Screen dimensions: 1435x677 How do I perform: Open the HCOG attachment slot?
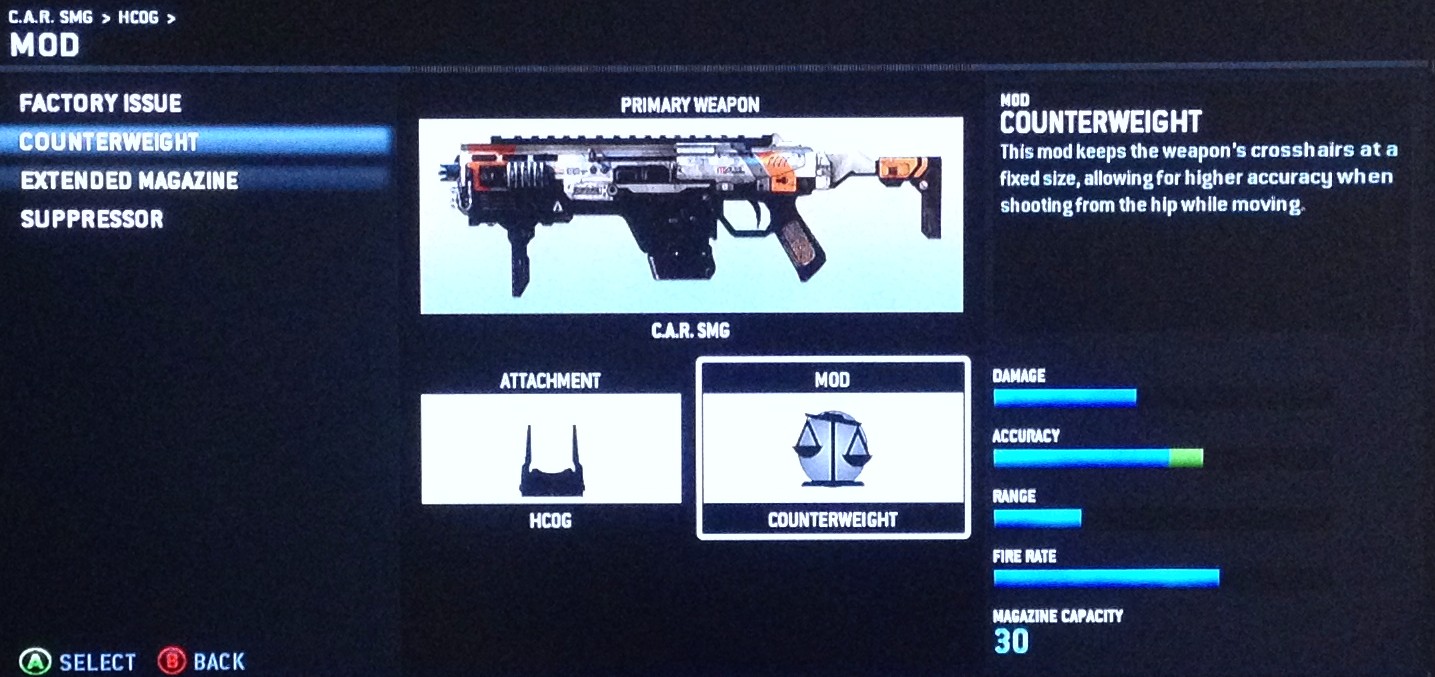551,449
